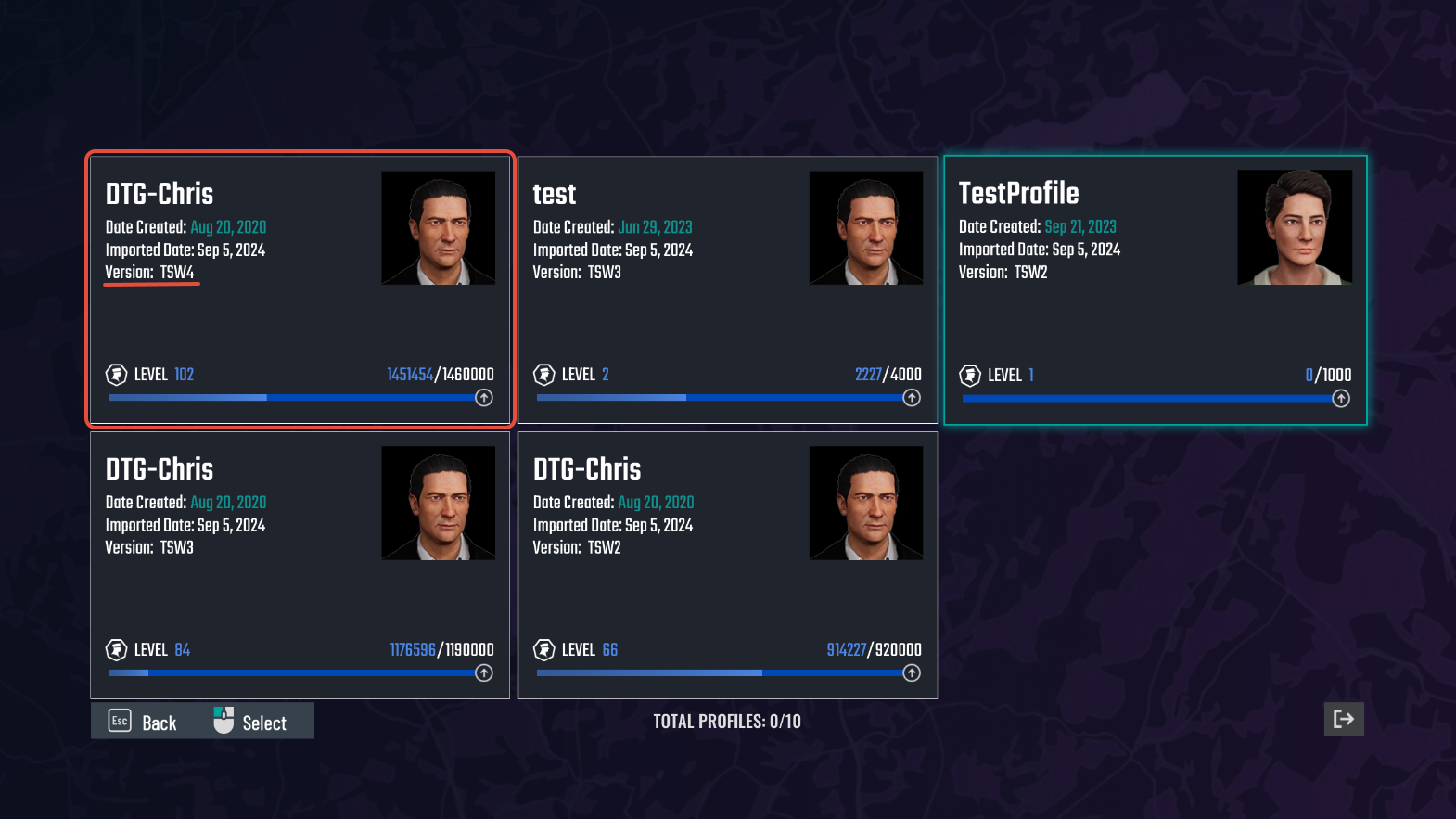Click the exit icon button at bottom right
The width and height of the screenshot is (1456, 819).
(x=1343, y=719)
